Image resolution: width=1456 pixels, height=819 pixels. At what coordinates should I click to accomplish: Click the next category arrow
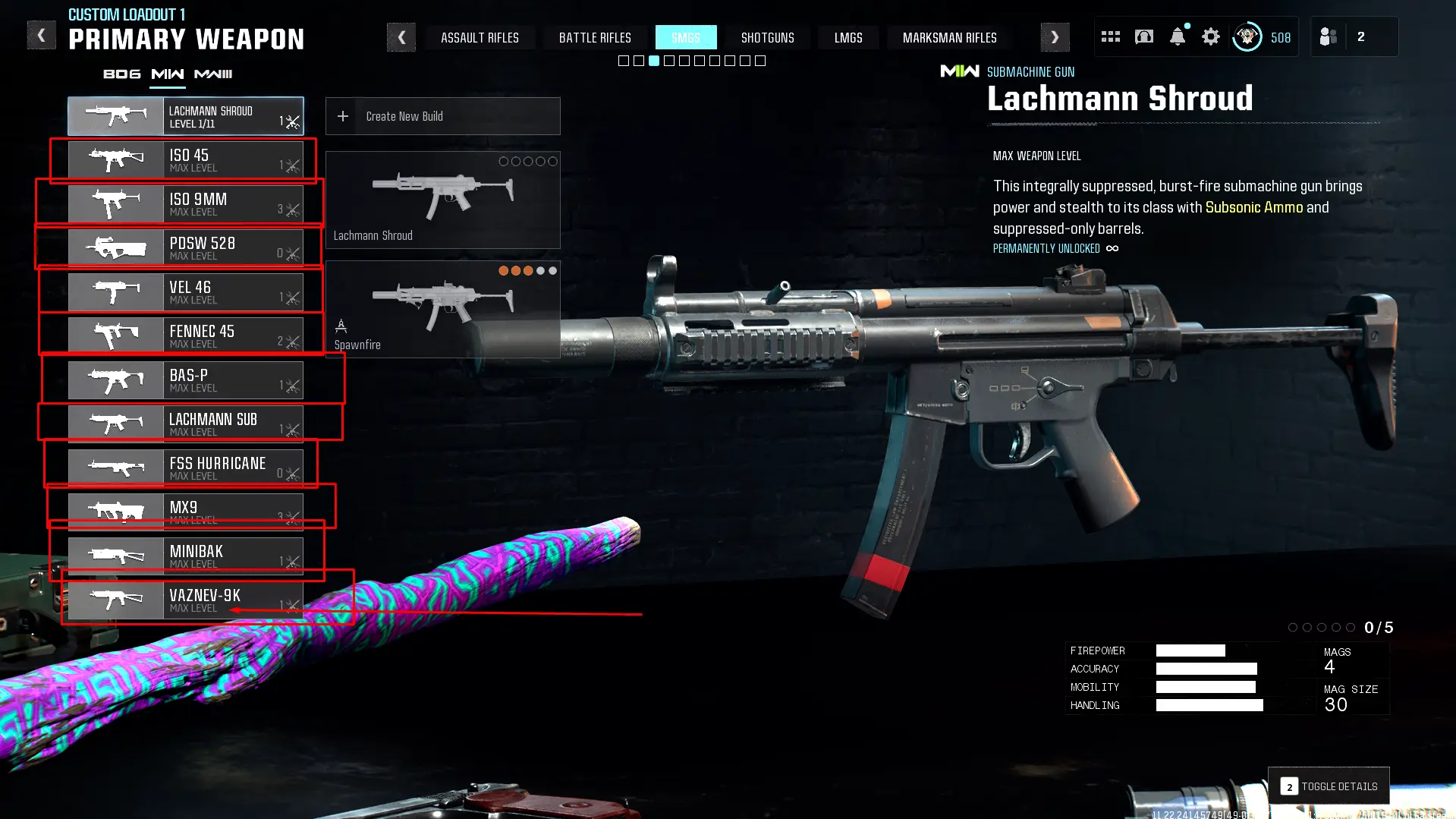[x=1055, y=37]
